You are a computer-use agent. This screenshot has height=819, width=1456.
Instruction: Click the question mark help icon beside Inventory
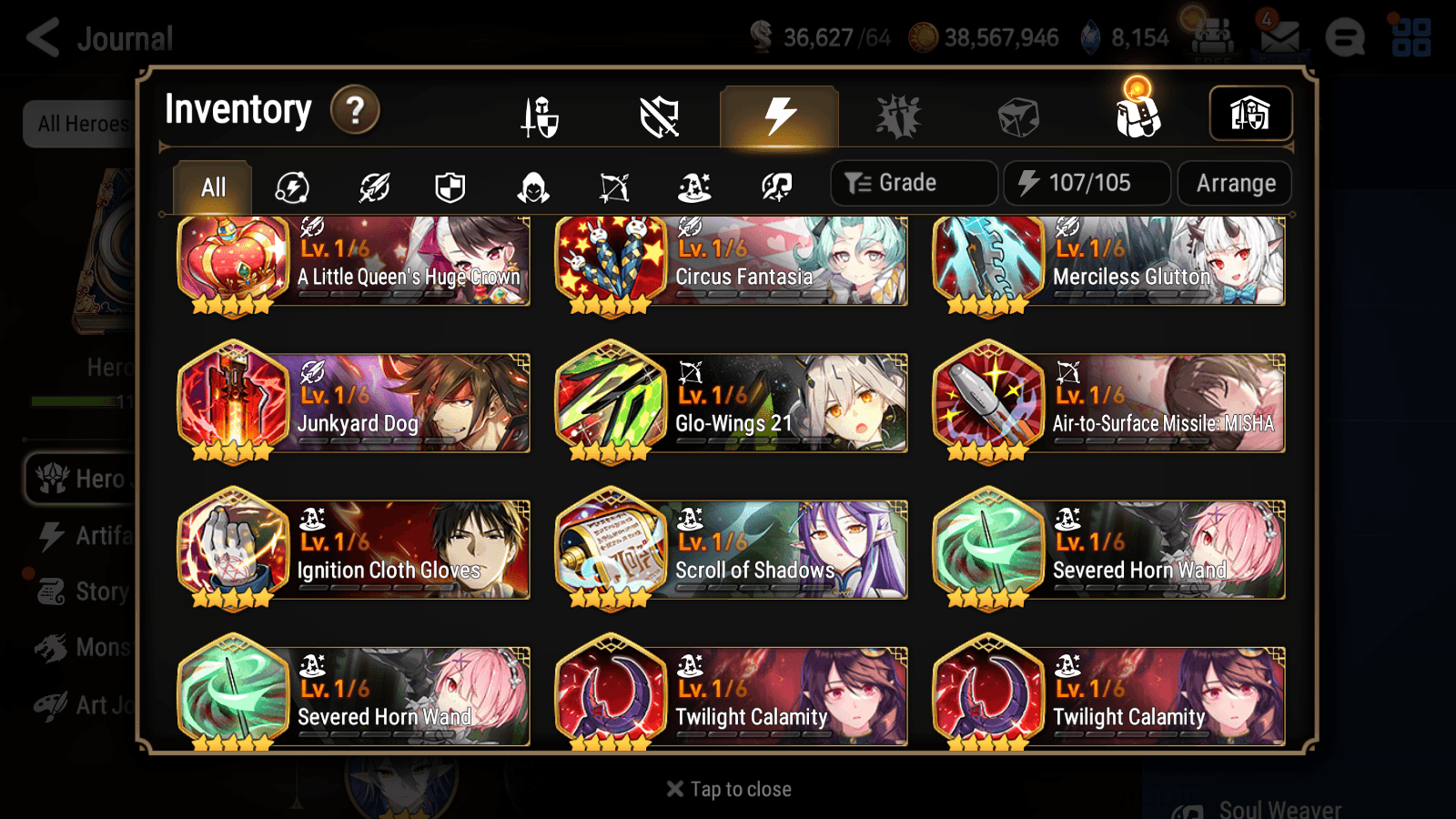click(353, 110)
